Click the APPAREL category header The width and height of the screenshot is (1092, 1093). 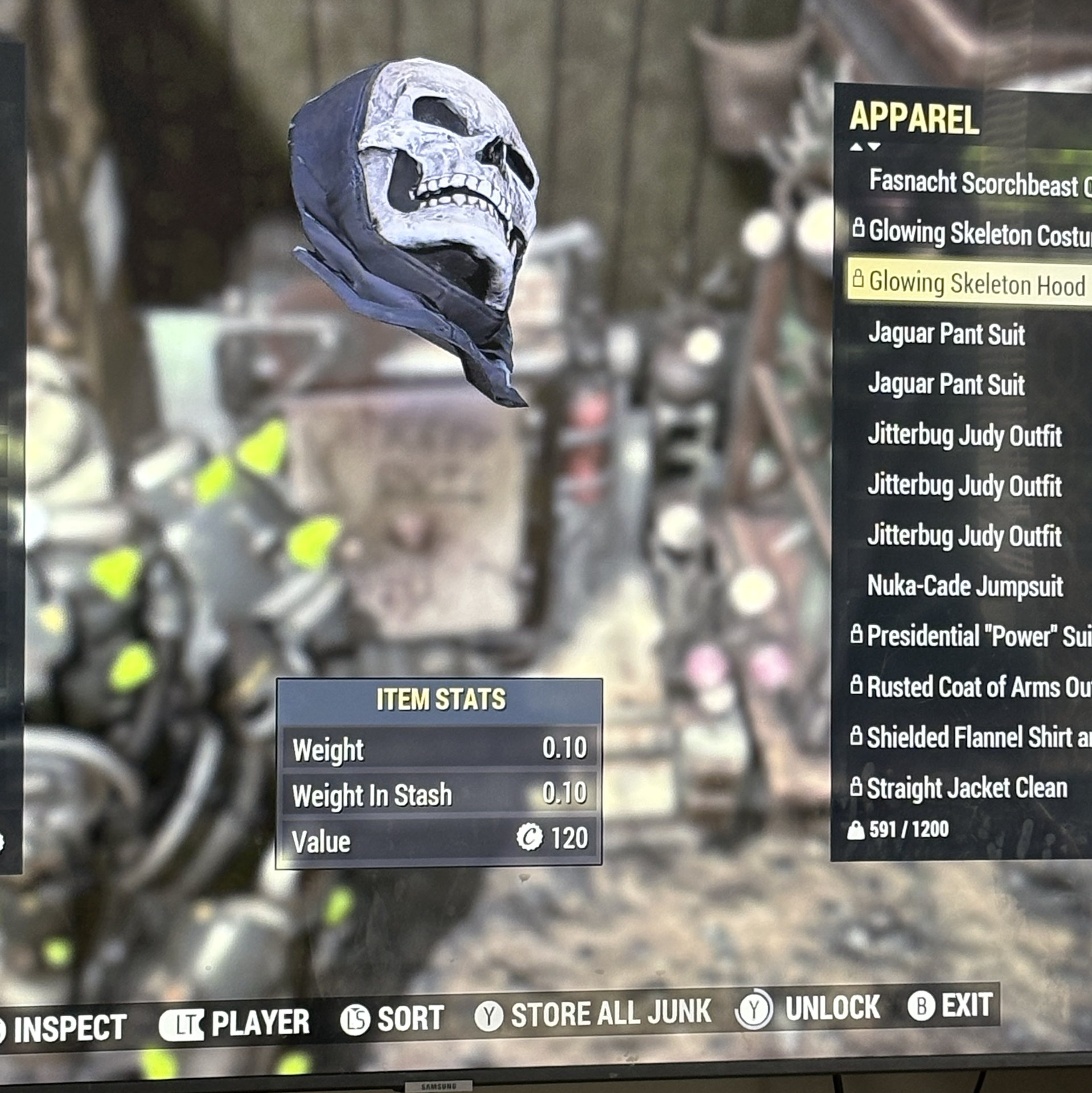coord(914,118)
